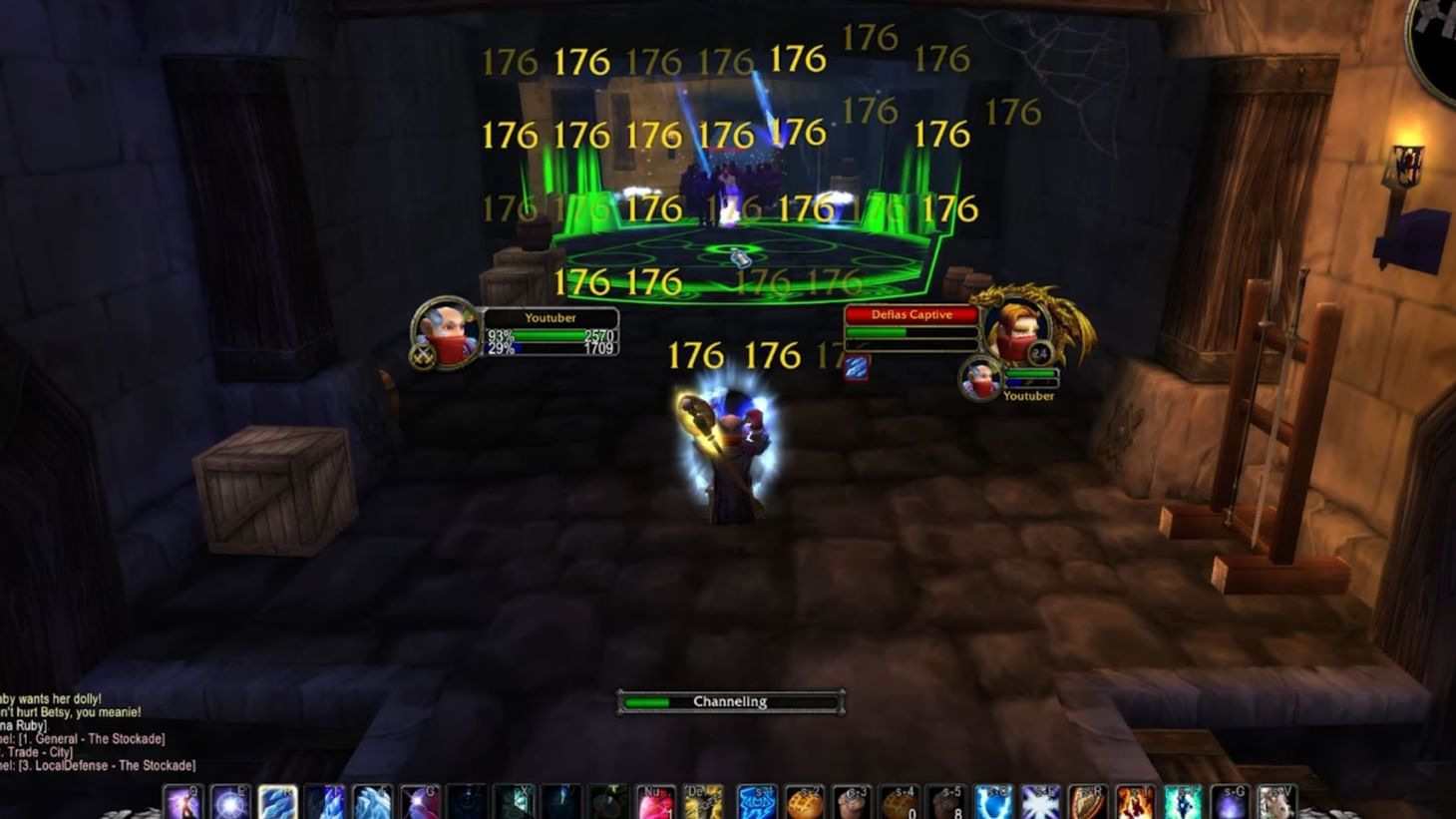The width and height of the screenshot is (1456, 819).
Task: Use the frost spell keybound to R
Action: 276,803
